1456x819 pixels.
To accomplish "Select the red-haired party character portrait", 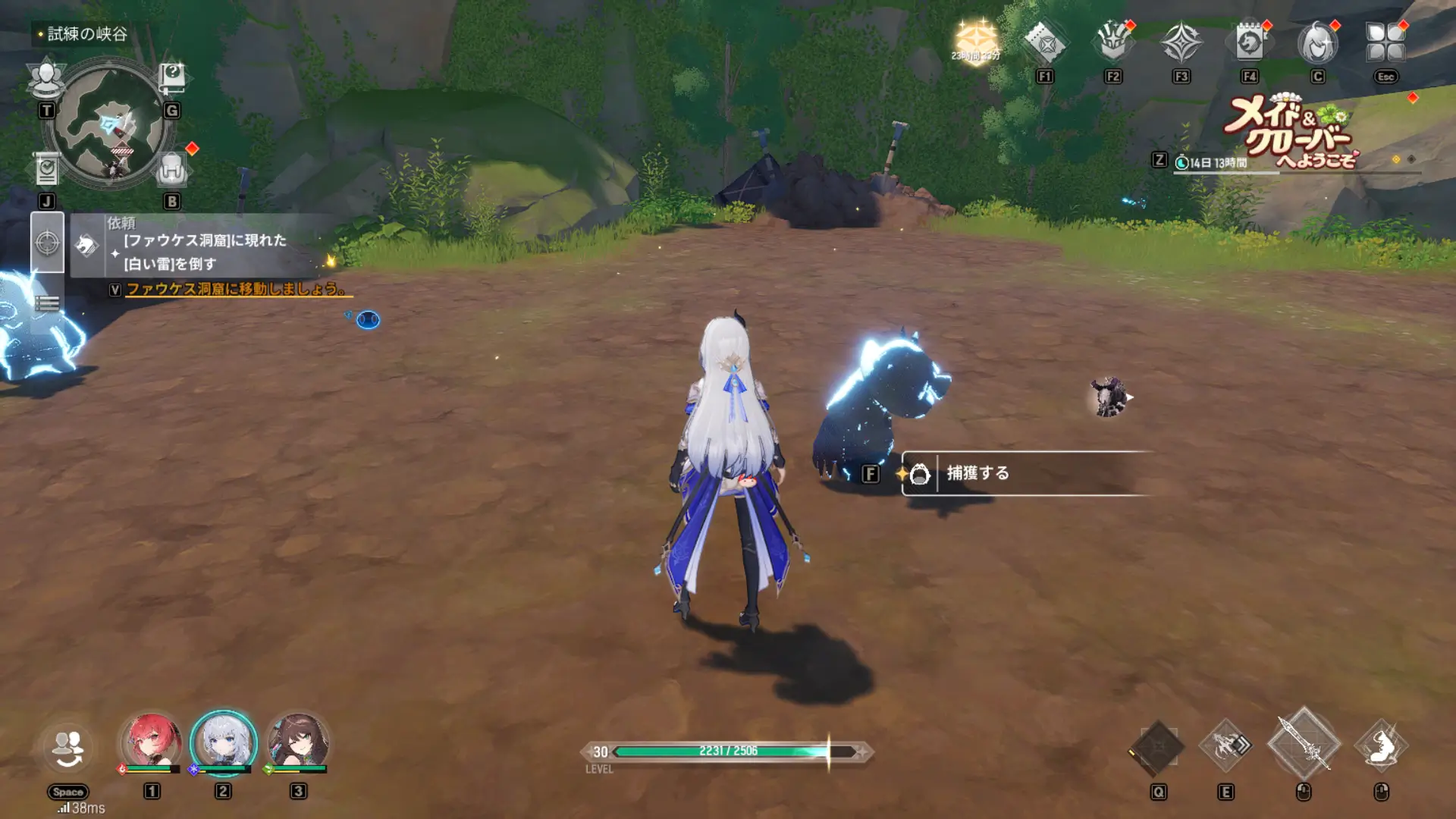I will click(x=152, y=740).
